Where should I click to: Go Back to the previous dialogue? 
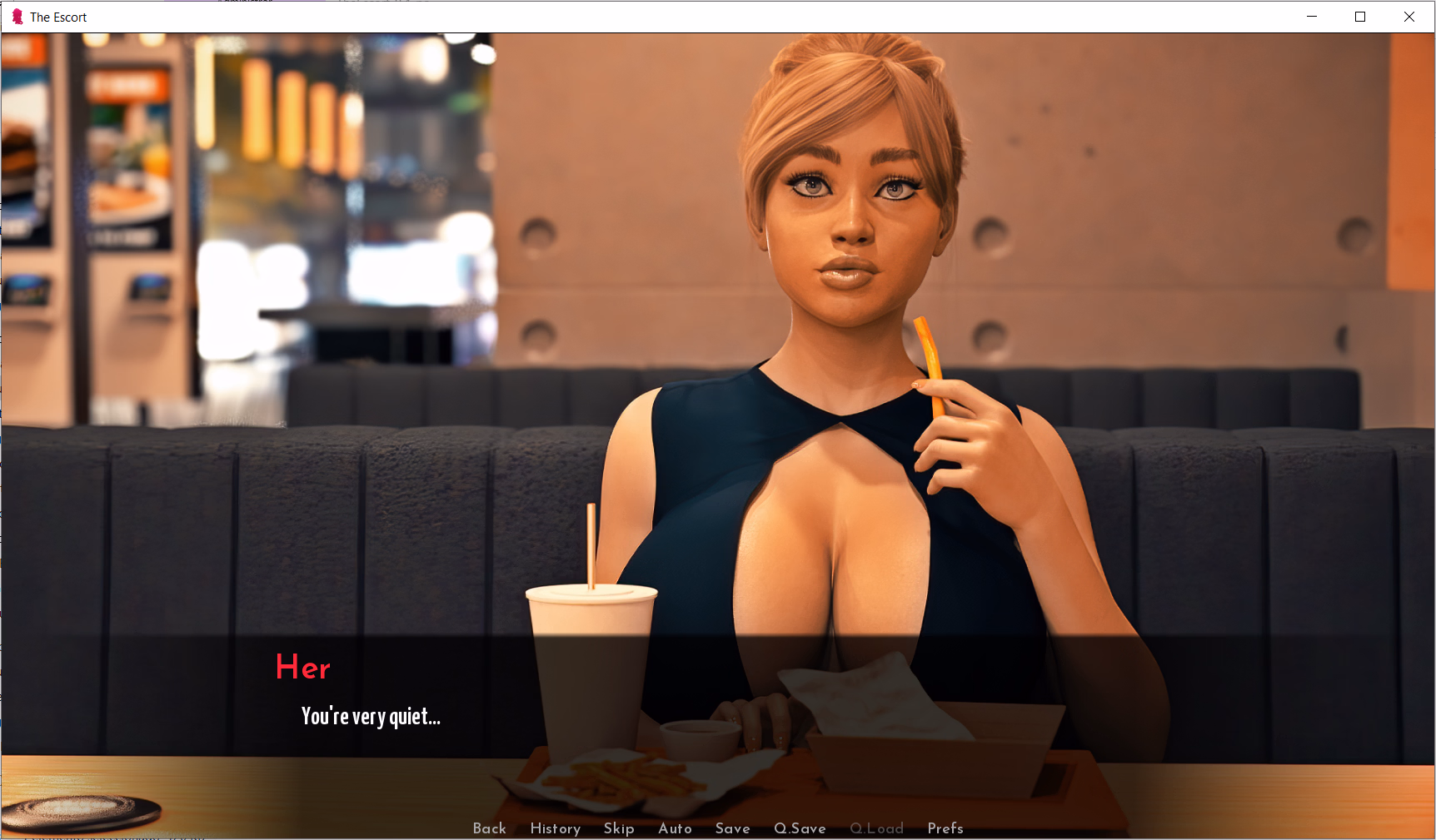(x=490, y=828)
